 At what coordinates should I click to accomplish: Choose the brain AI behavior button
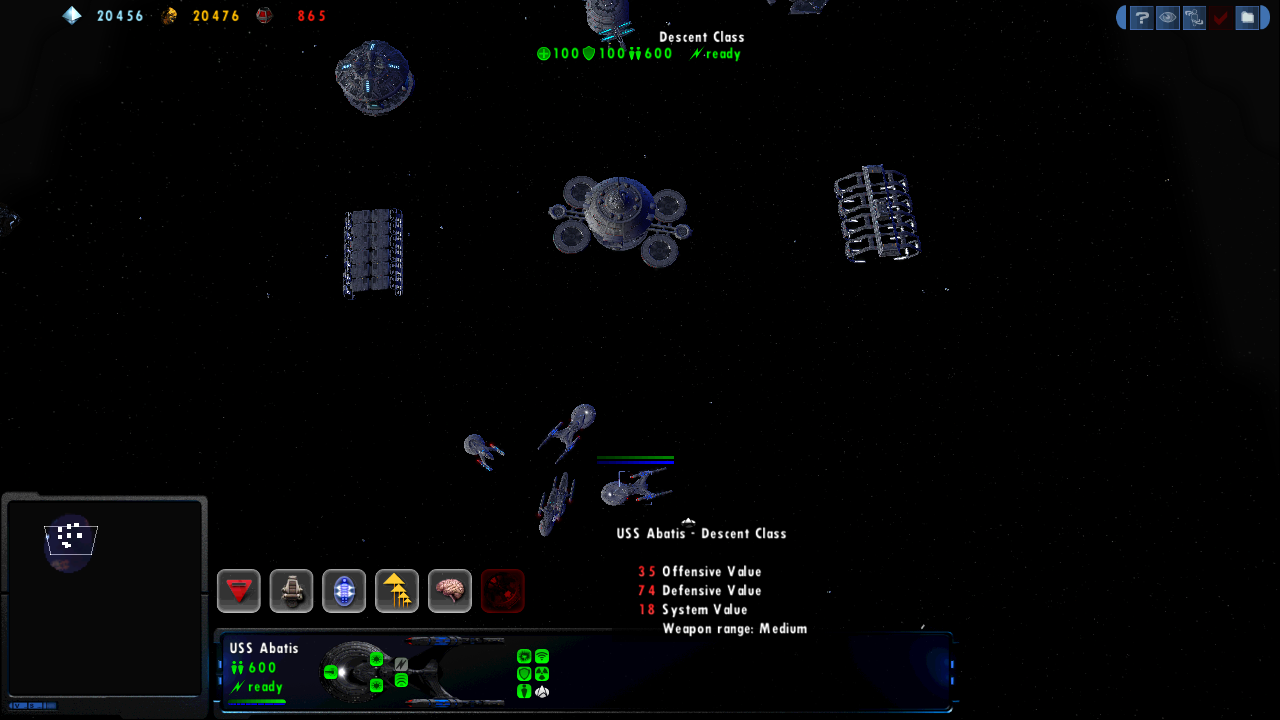pyautogui.click(x=450, y=591)
